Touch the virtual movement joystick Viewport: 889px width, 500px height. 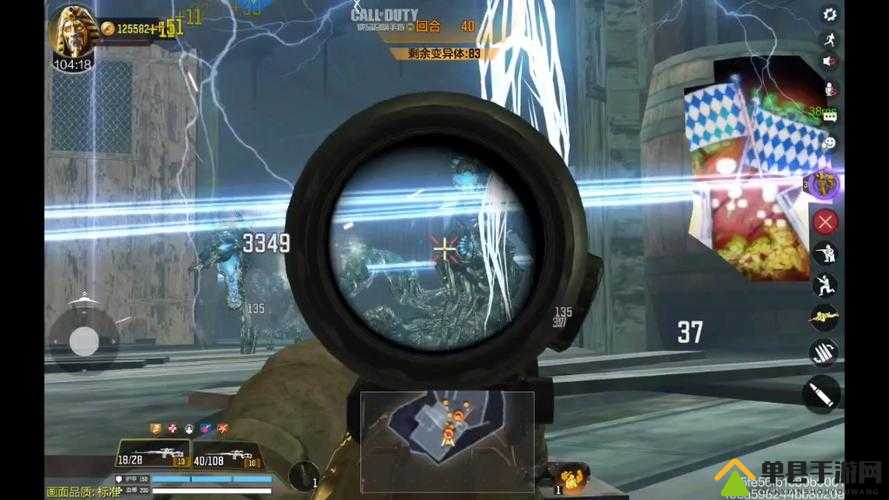(x=84, y=342)
